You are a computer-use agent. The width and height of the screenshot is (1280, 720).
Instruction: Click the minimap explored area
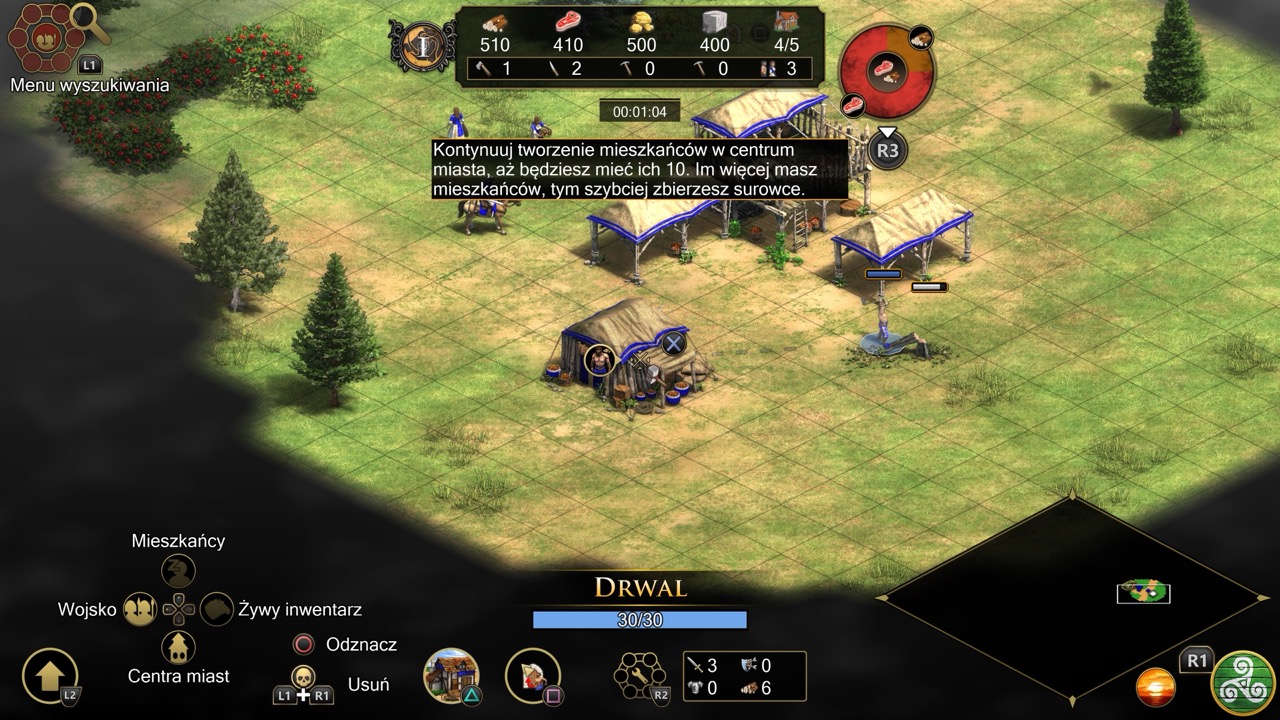coord(1143,591)
